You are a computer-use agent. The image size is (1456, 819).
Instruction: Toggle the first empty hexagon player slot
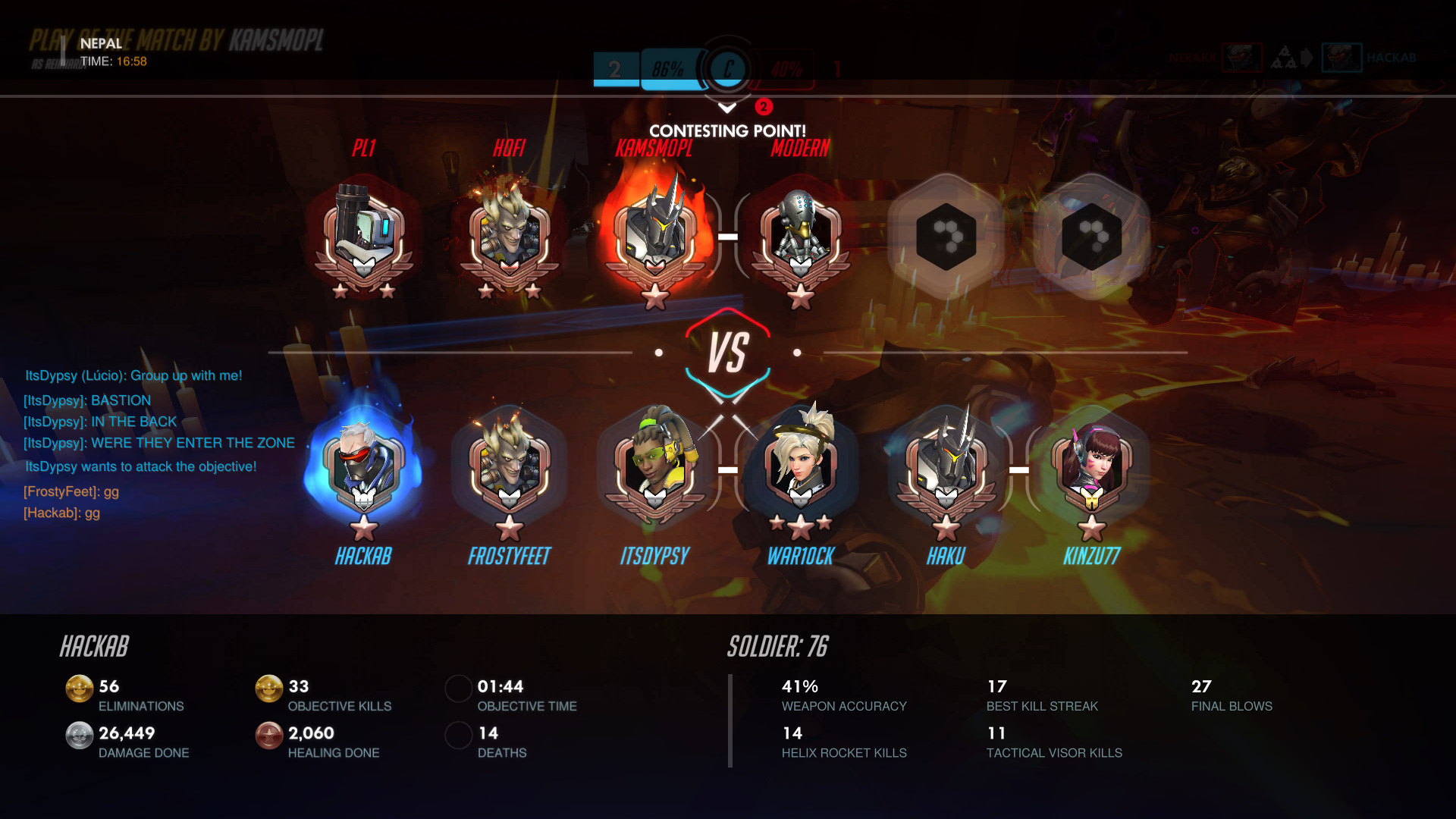(946, 235)
